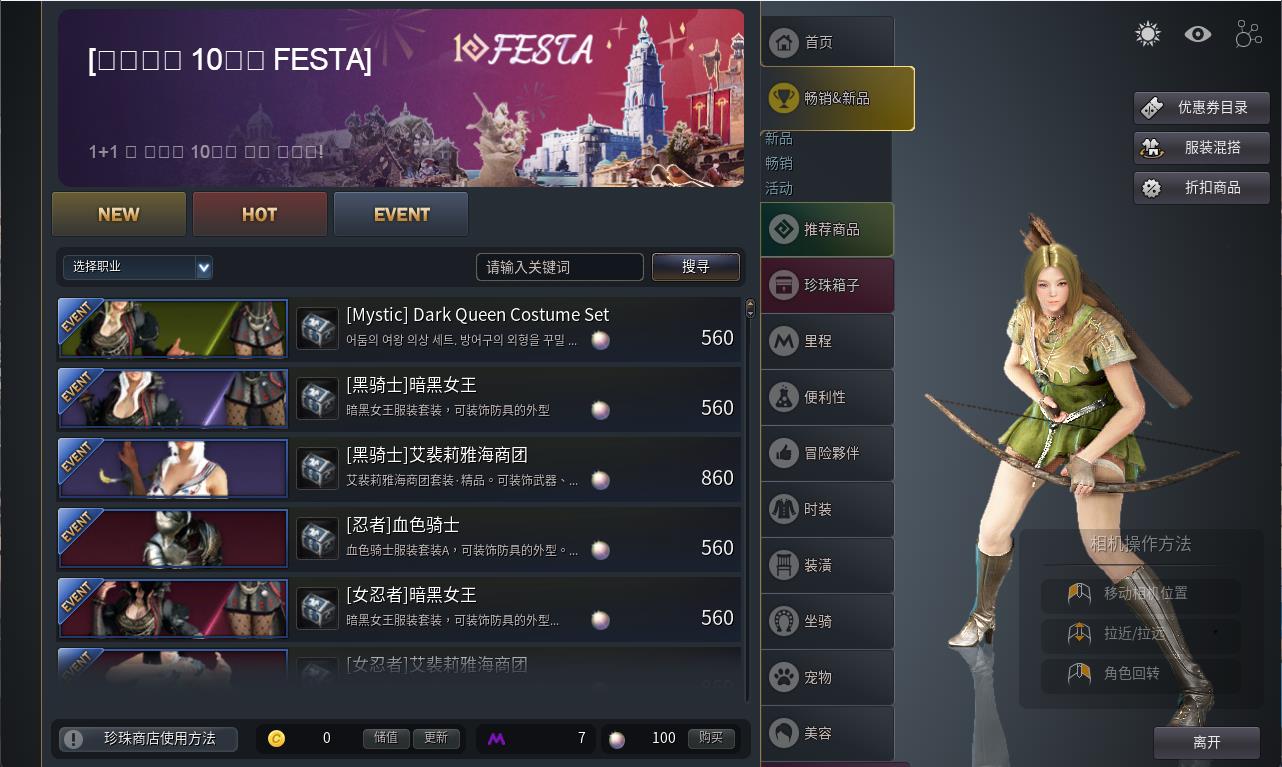Open the 优惠券目录 coupon list
1282x767 pixels.
(1201, 108)
